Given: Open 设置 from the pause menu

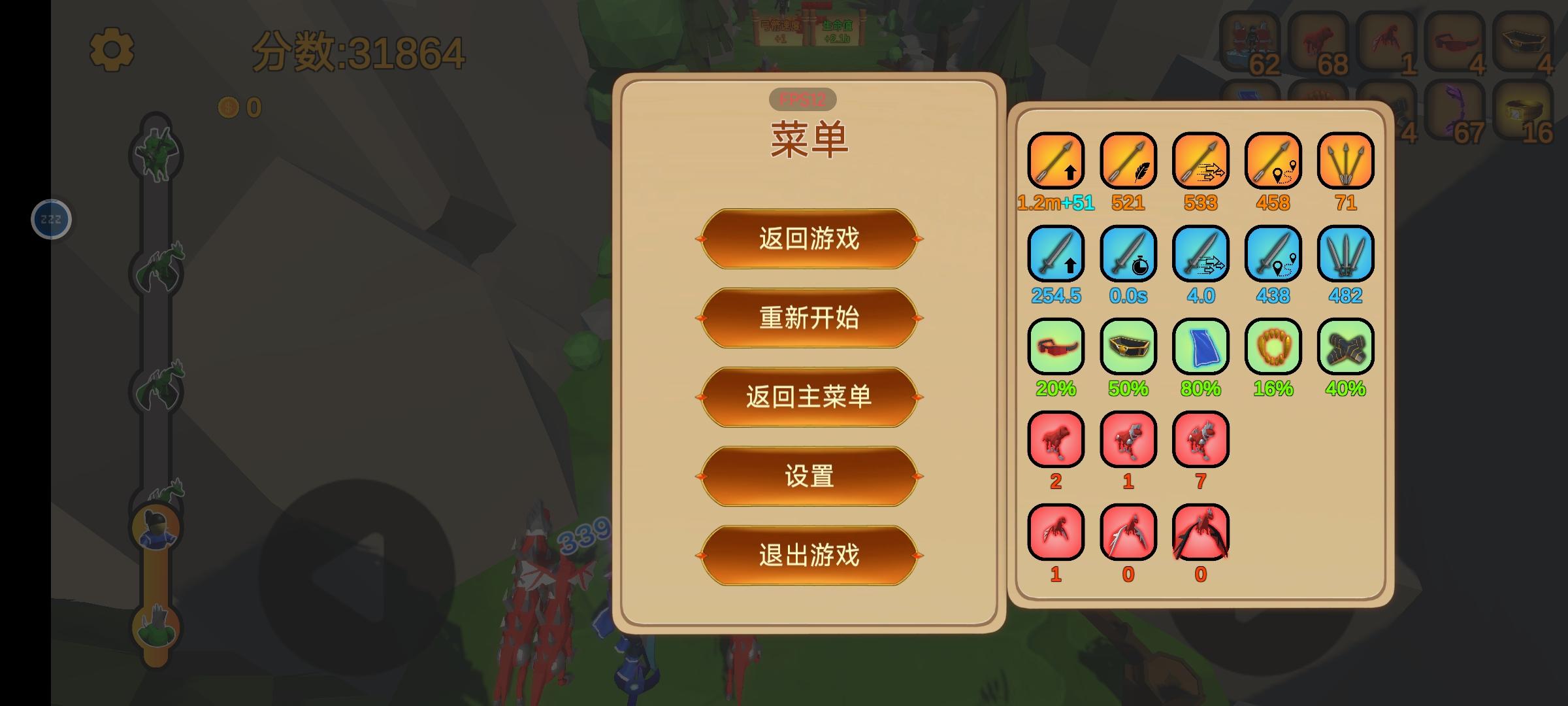Looking at the screenshot, I should 808,477.
